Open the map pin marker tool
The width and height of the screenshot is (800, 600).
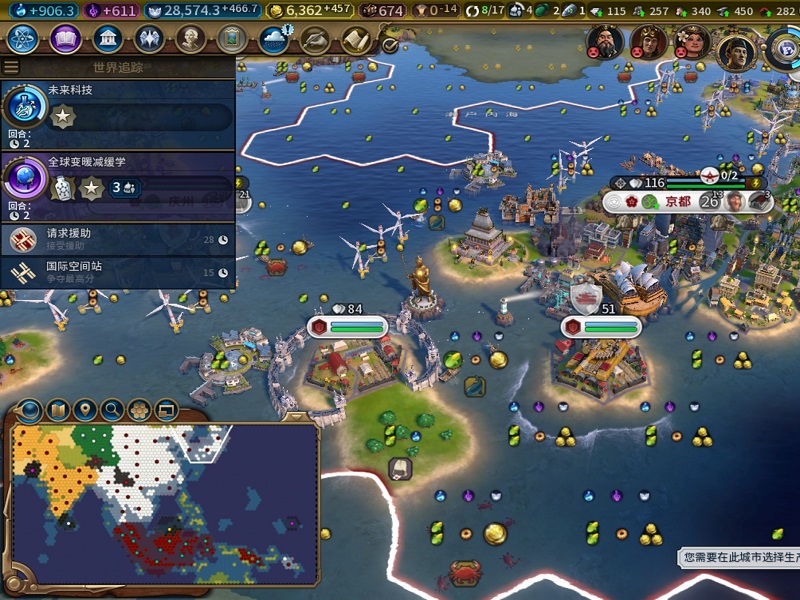(85, 409)
